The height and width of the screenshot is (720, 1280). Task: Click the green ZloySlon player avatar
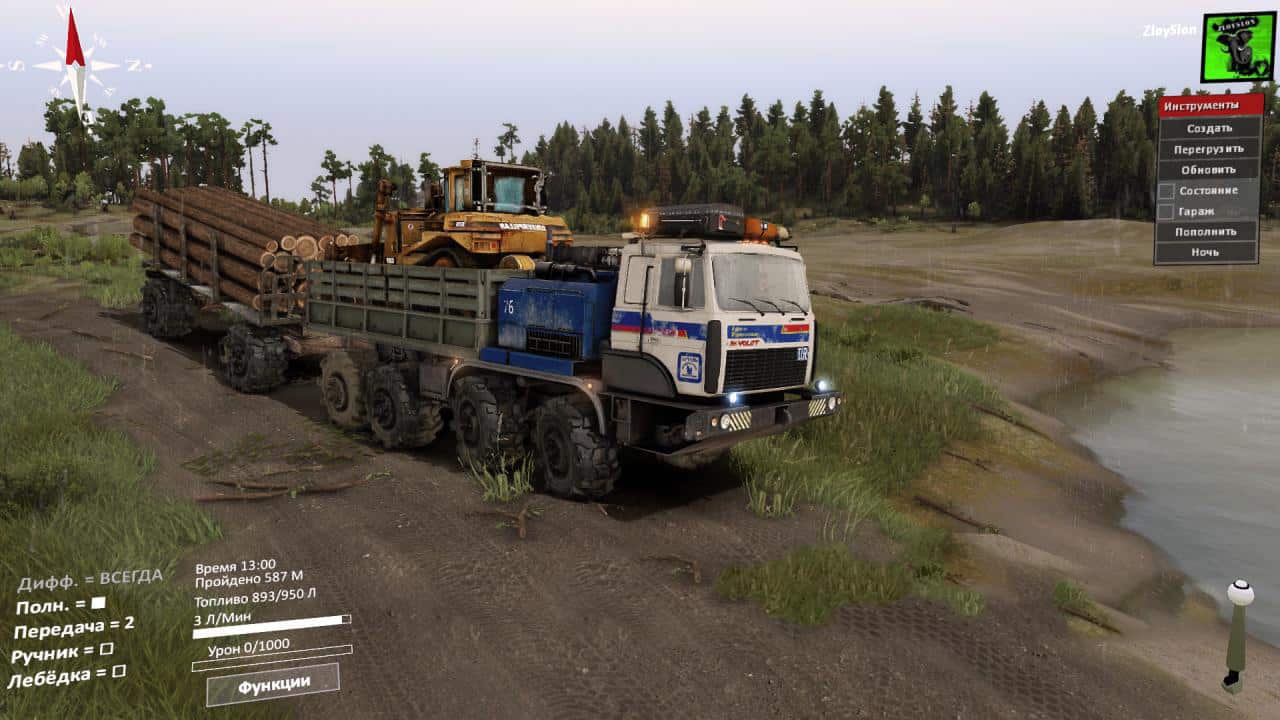coord(1237,47)
